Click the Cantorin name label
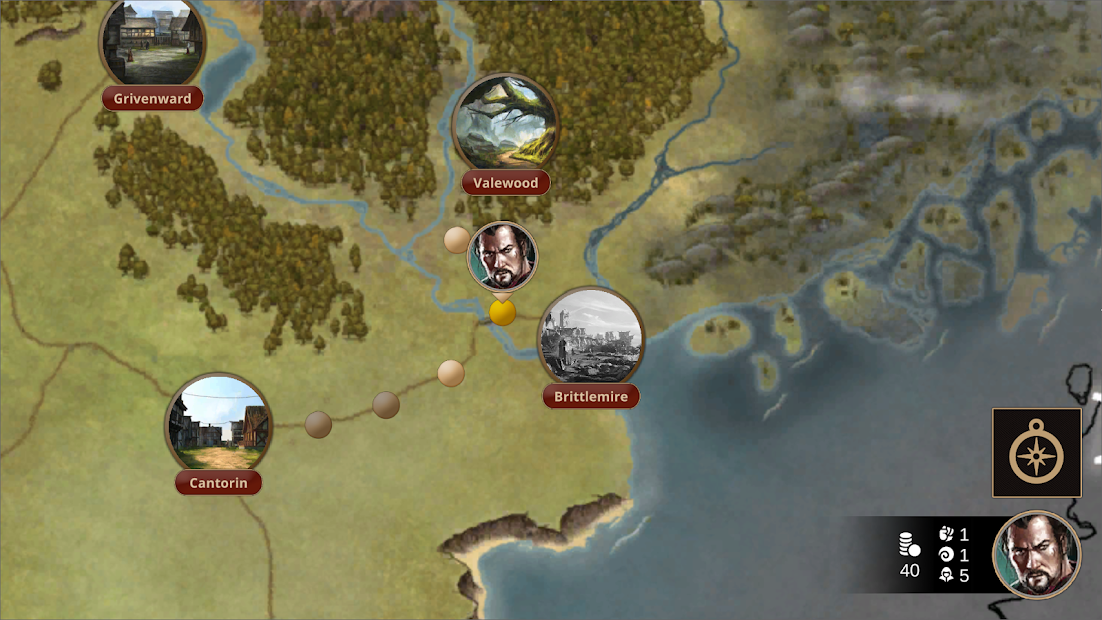 [218, 483]
